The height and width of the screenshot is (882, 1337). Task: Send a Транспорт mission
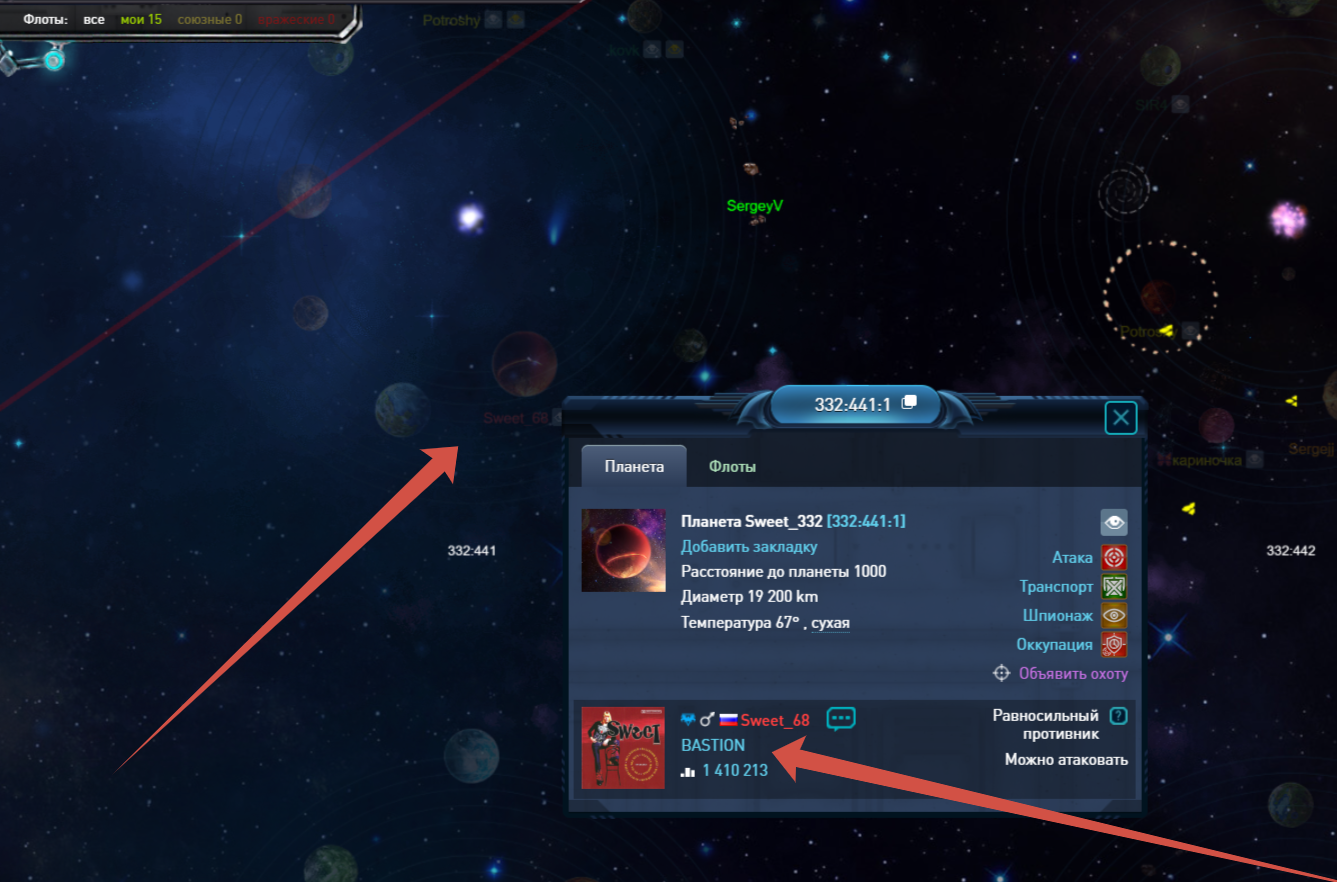(1114, 587)
